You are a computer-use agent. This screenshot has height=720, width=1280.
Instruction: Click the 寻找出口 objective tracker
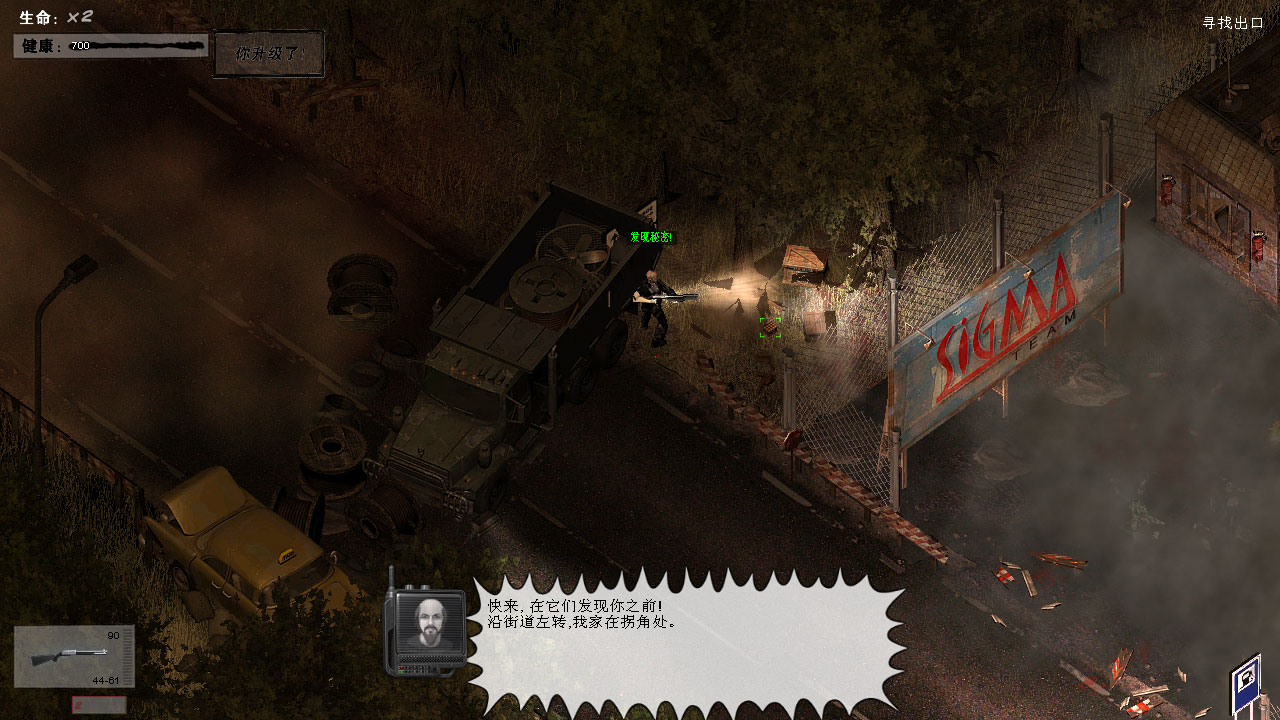click(x=1233, y=23)
